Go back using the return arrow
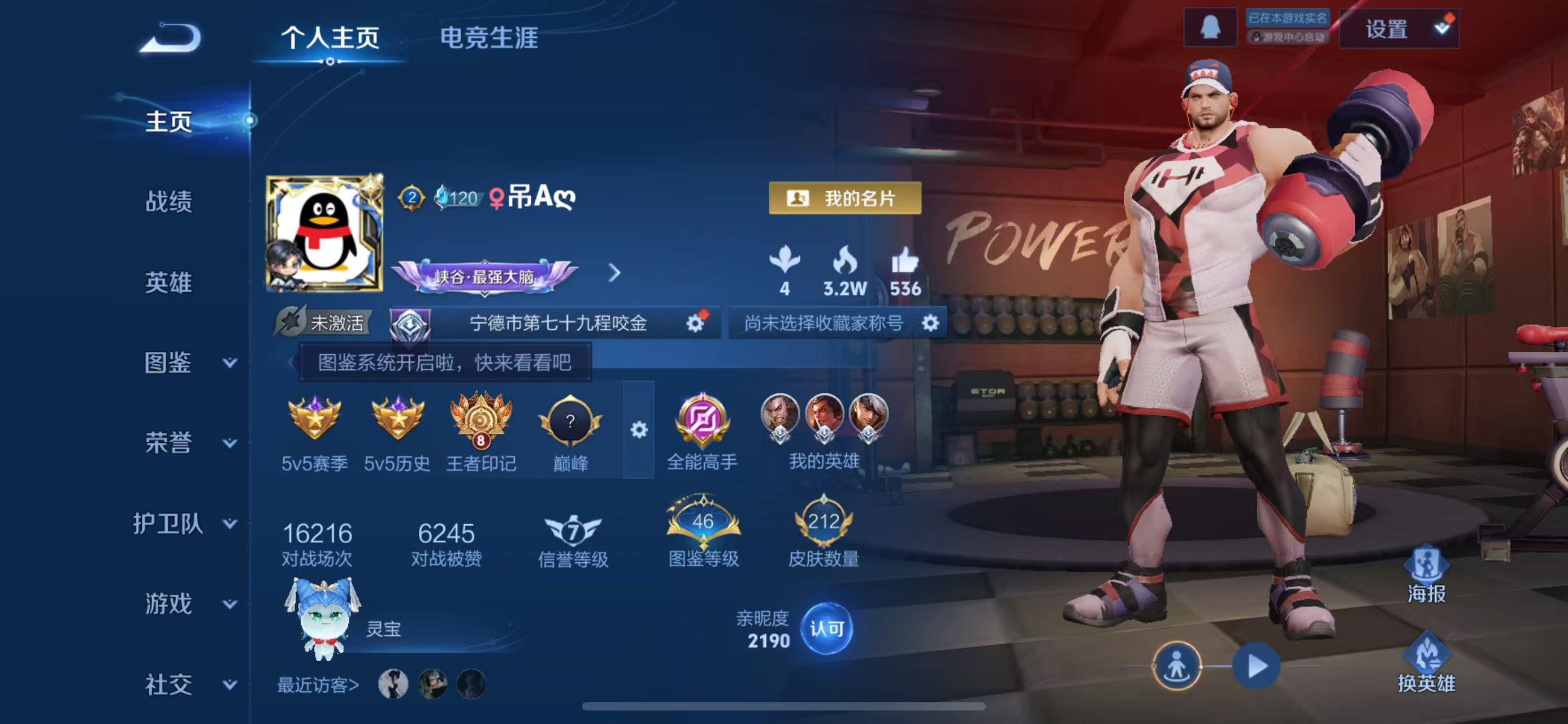Image resolution: width=1568 pixels, height=724 pixels. [x=171, y=38]
